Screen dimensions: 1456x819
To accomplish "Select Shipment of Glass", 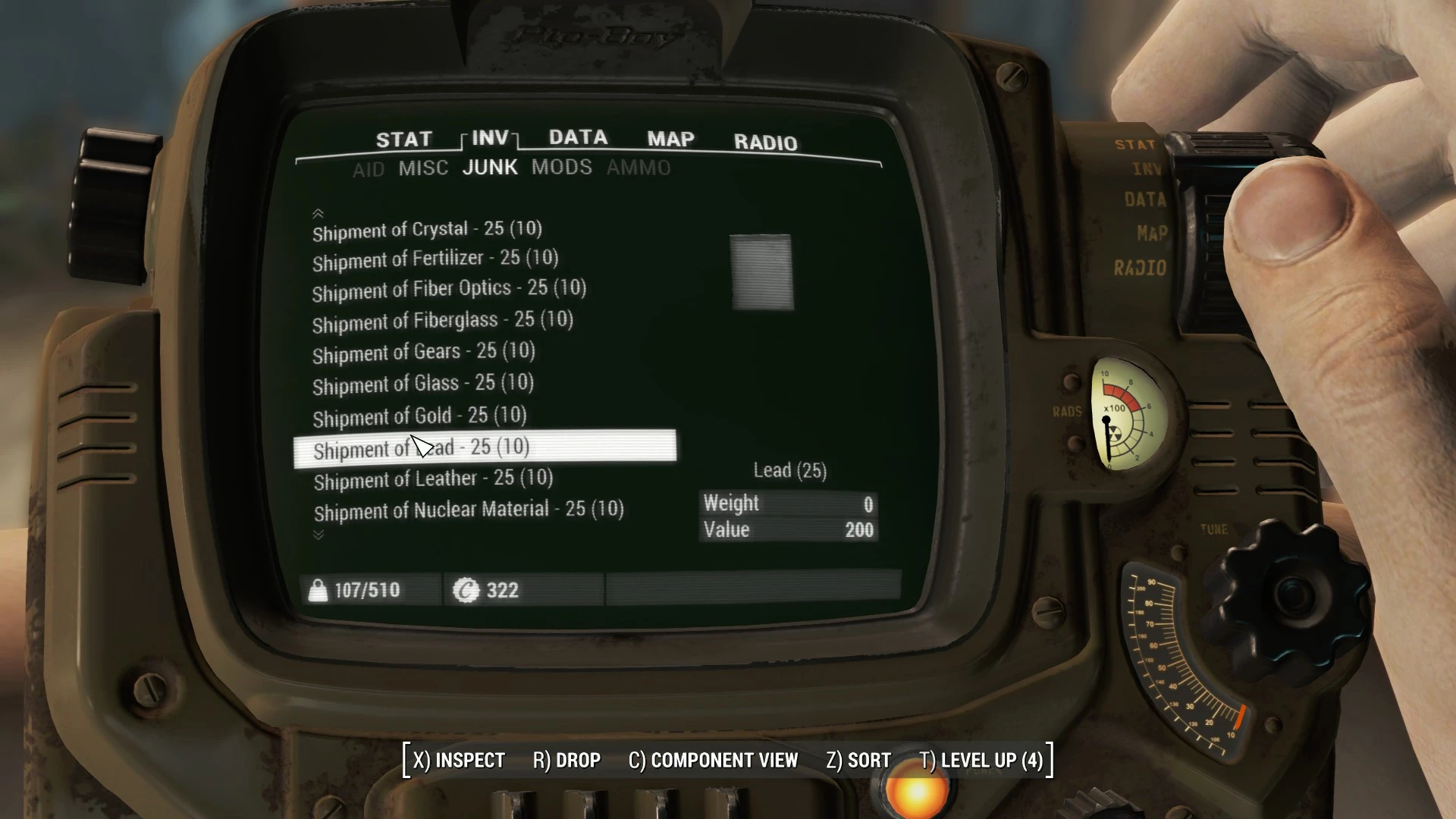I will [x=422, y=384].
